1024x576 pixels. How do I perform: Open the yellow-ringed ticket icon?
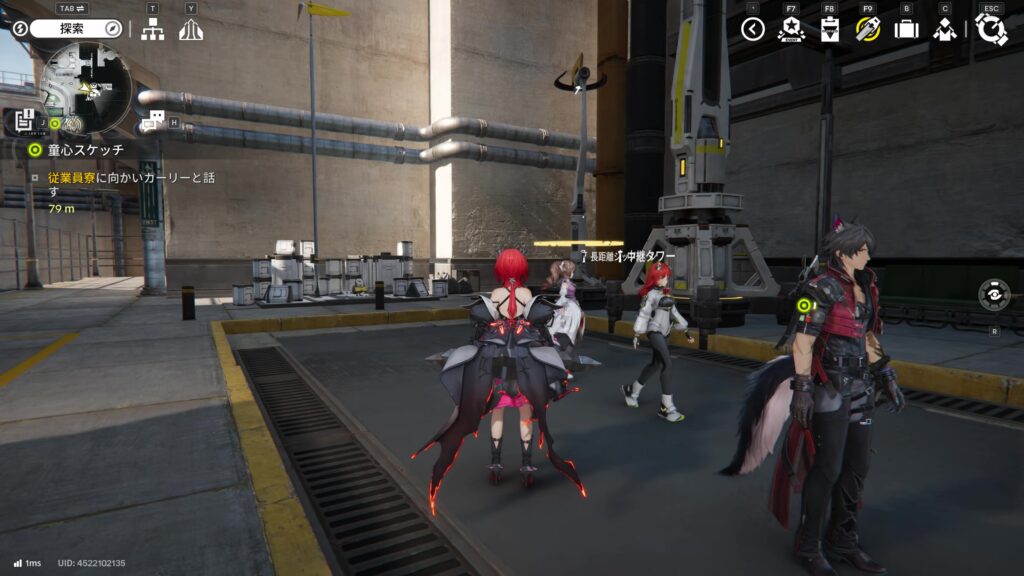point(867,29)
